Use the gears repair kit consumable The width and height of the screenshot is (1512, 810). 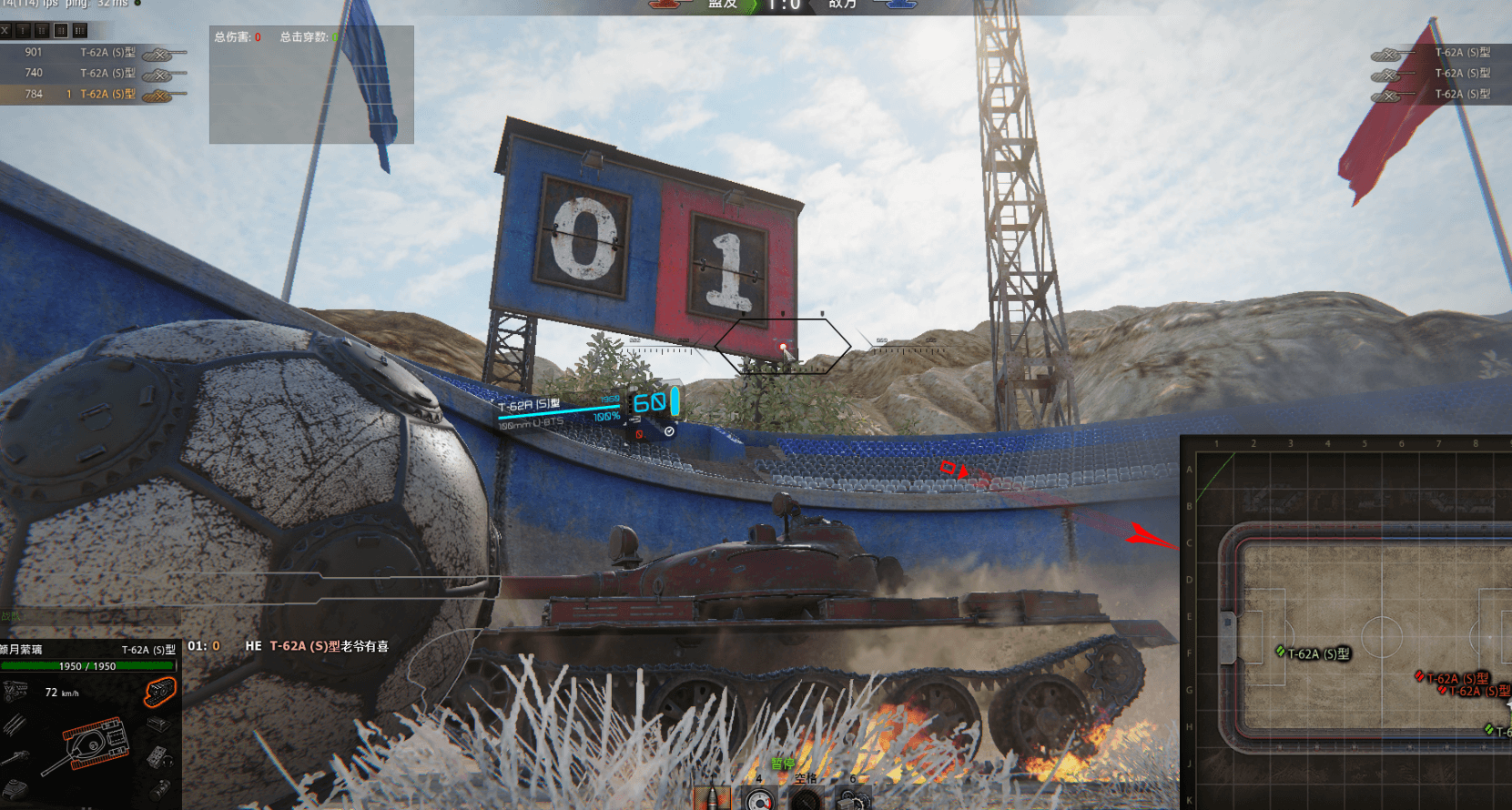coord(852,799)
